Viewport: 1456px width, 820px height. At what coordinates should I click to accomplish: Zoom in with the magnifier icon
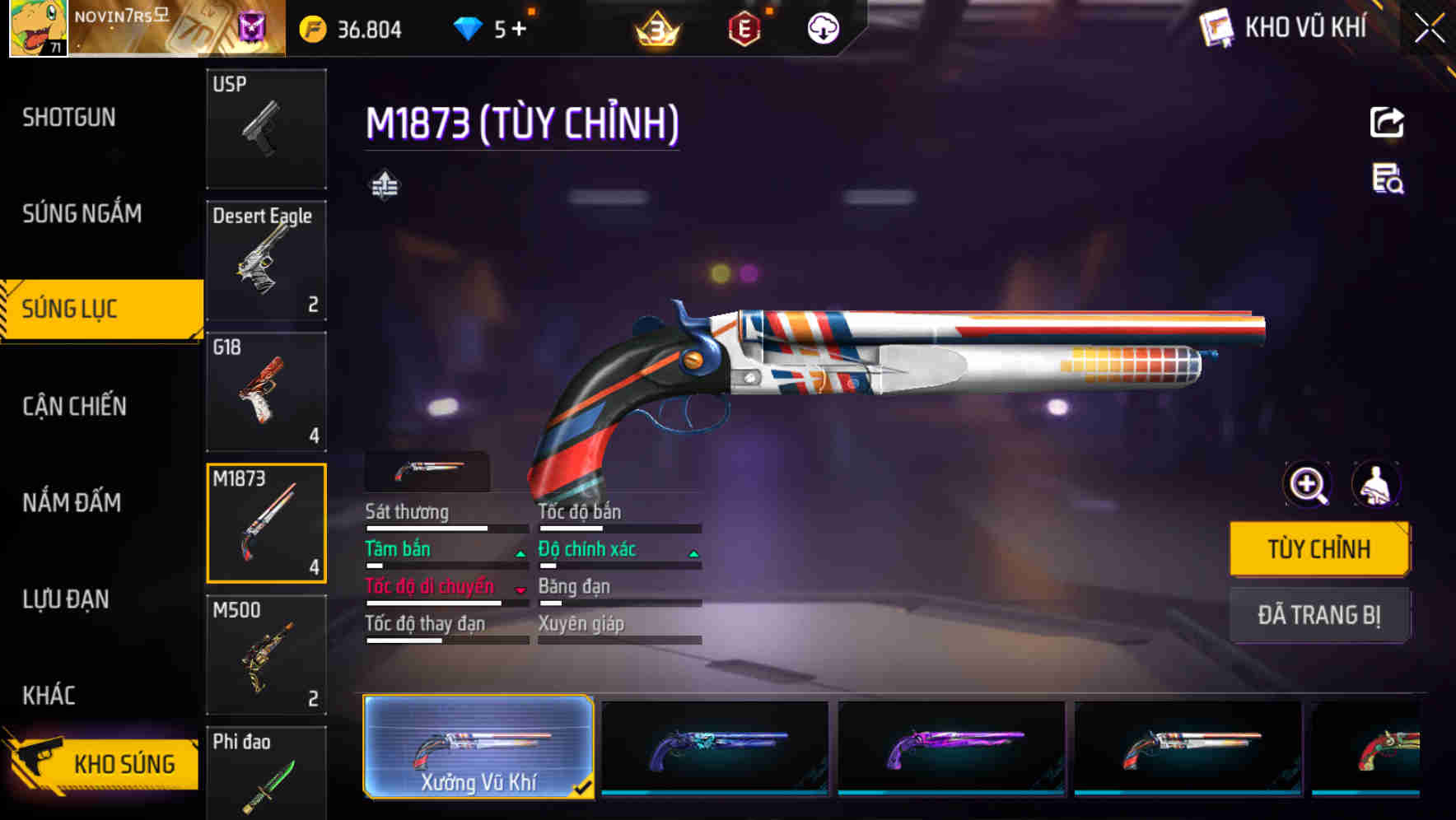(1308, 484)
